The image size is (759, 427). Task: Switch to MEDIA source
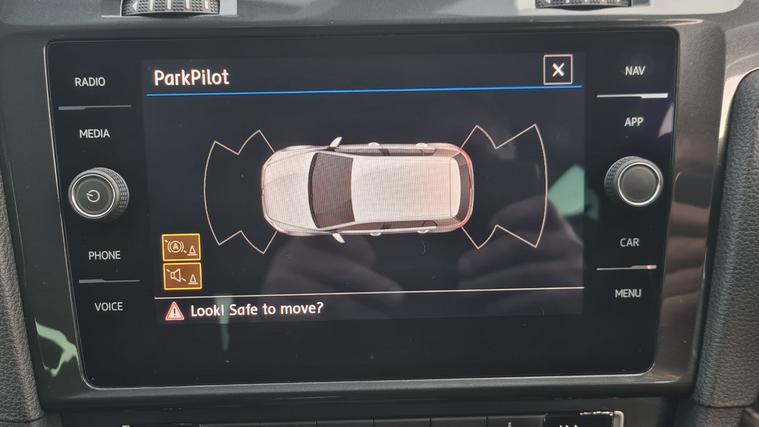[94, 134]
